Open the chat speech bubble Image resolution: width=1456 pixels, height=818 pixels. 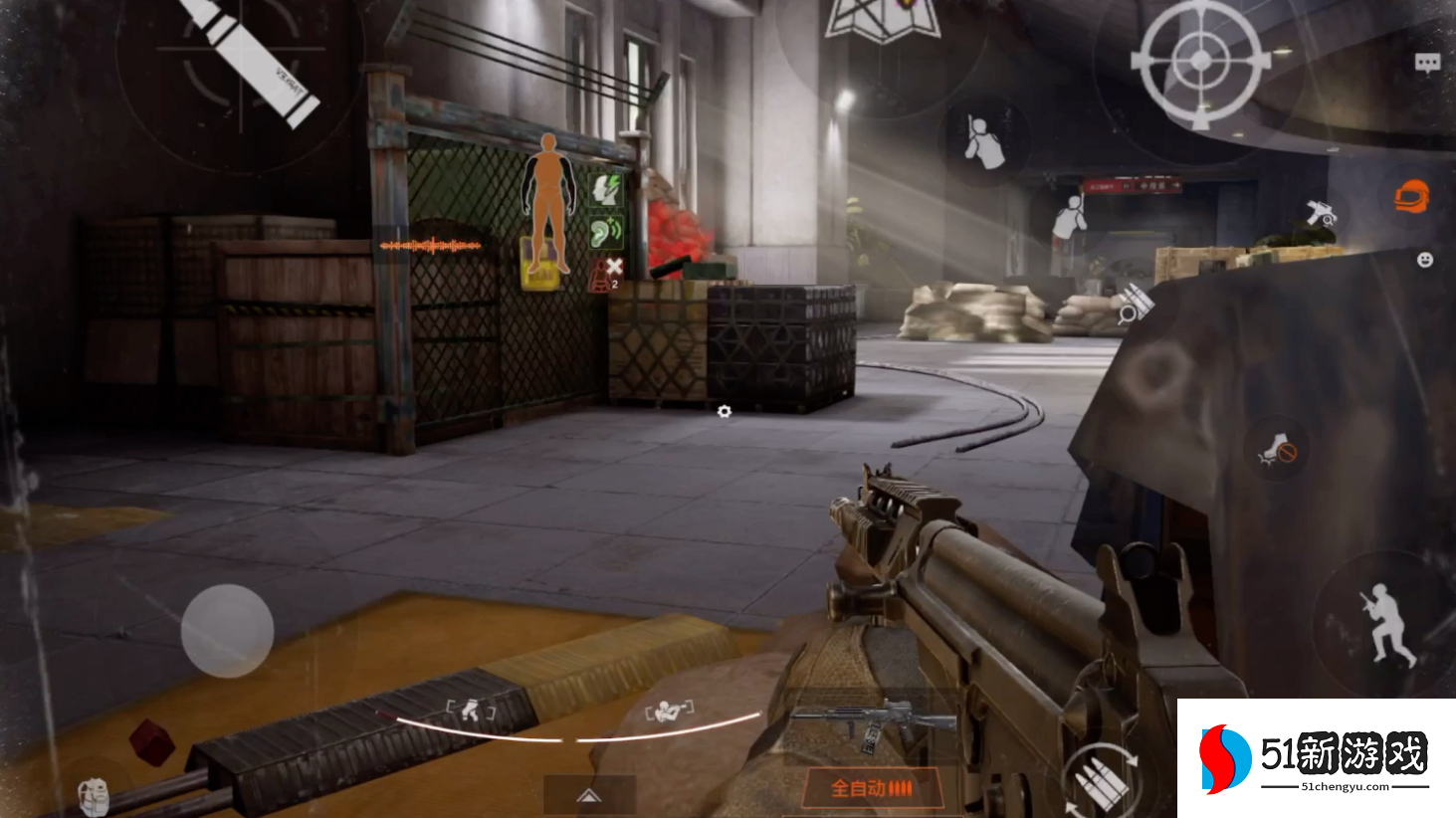coord(1427,64)
